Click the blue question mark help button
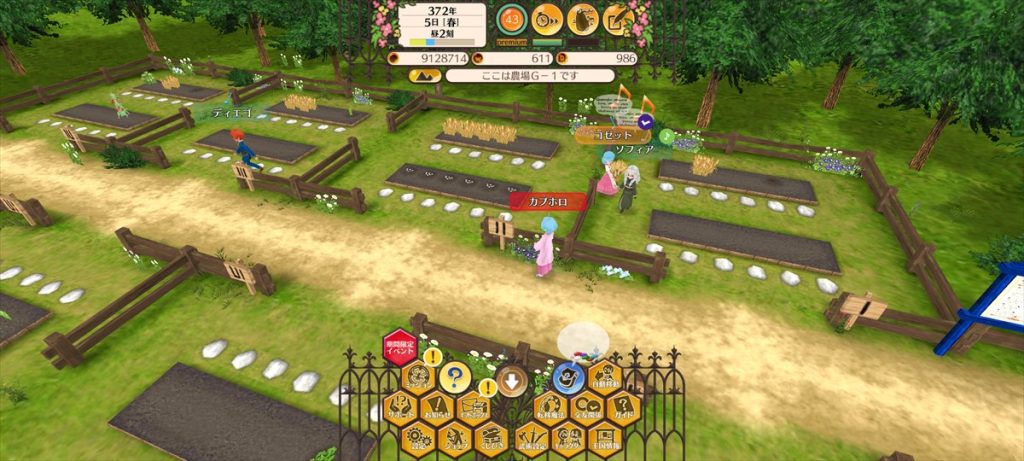This screenshot has height=461, width=1024. click(x=456, y=378)
